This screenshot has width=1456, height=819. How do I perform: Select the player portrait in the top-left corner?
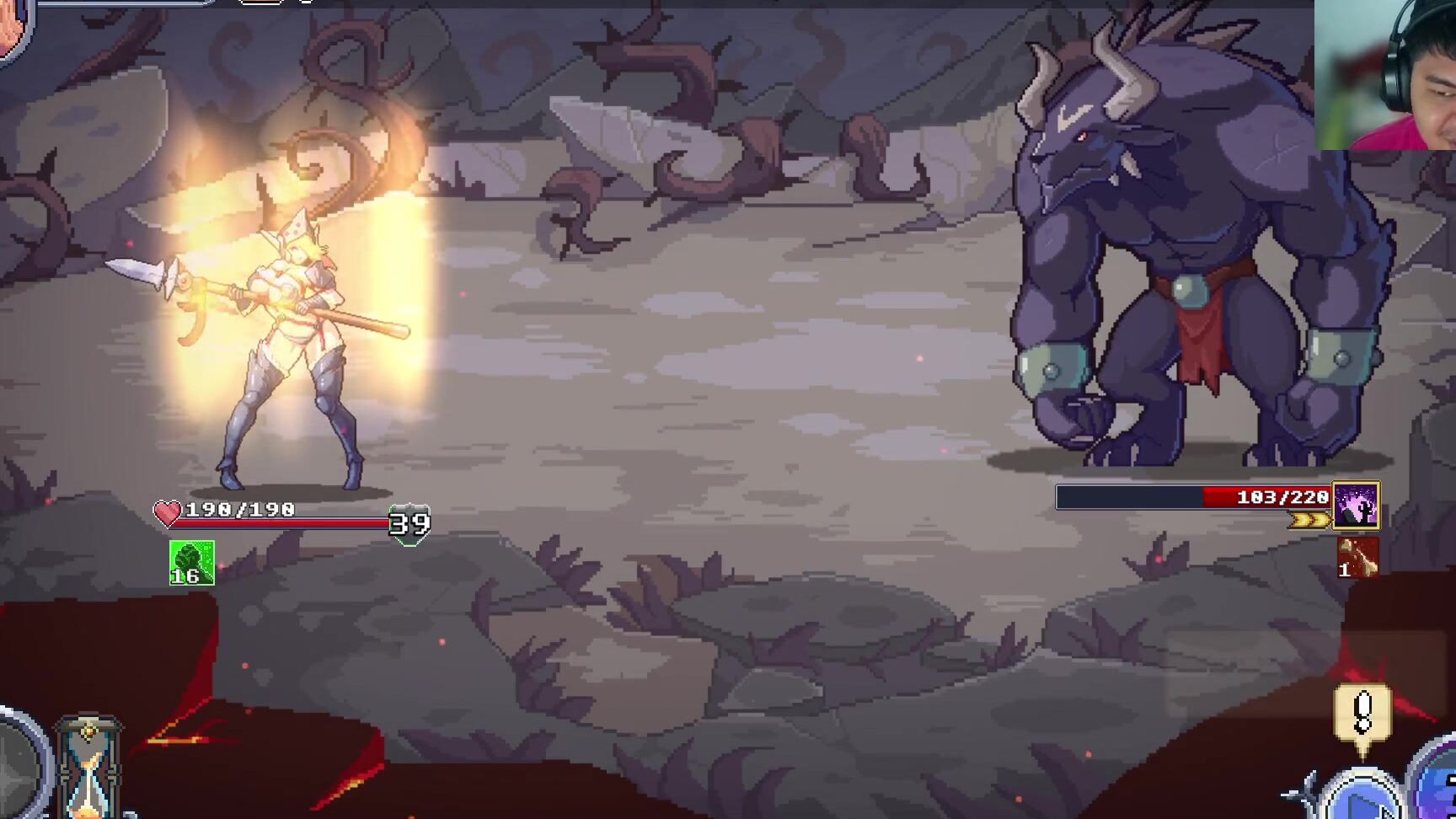click(x=10, y=25)
